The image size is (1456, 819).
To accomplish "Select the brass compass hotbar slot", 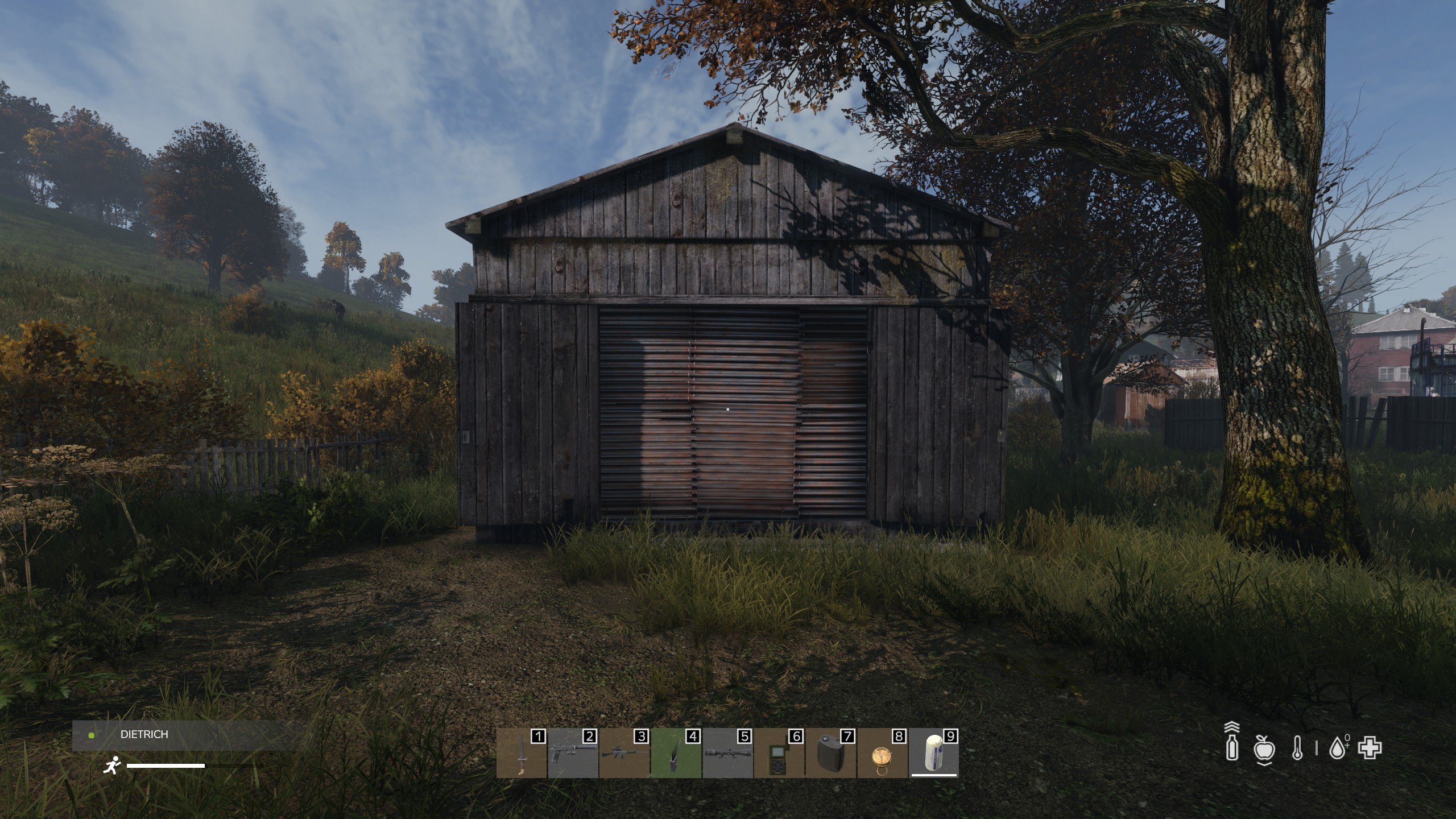I will click(882, 754).
